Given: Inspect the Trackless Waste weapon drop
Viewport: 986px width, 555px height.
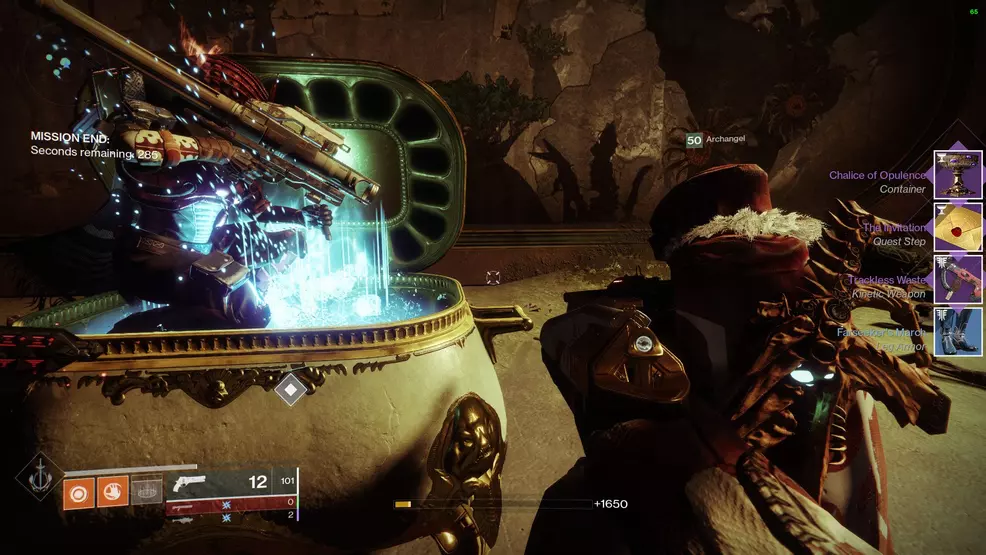Looking at the screenshot, I should coord(957,279).
